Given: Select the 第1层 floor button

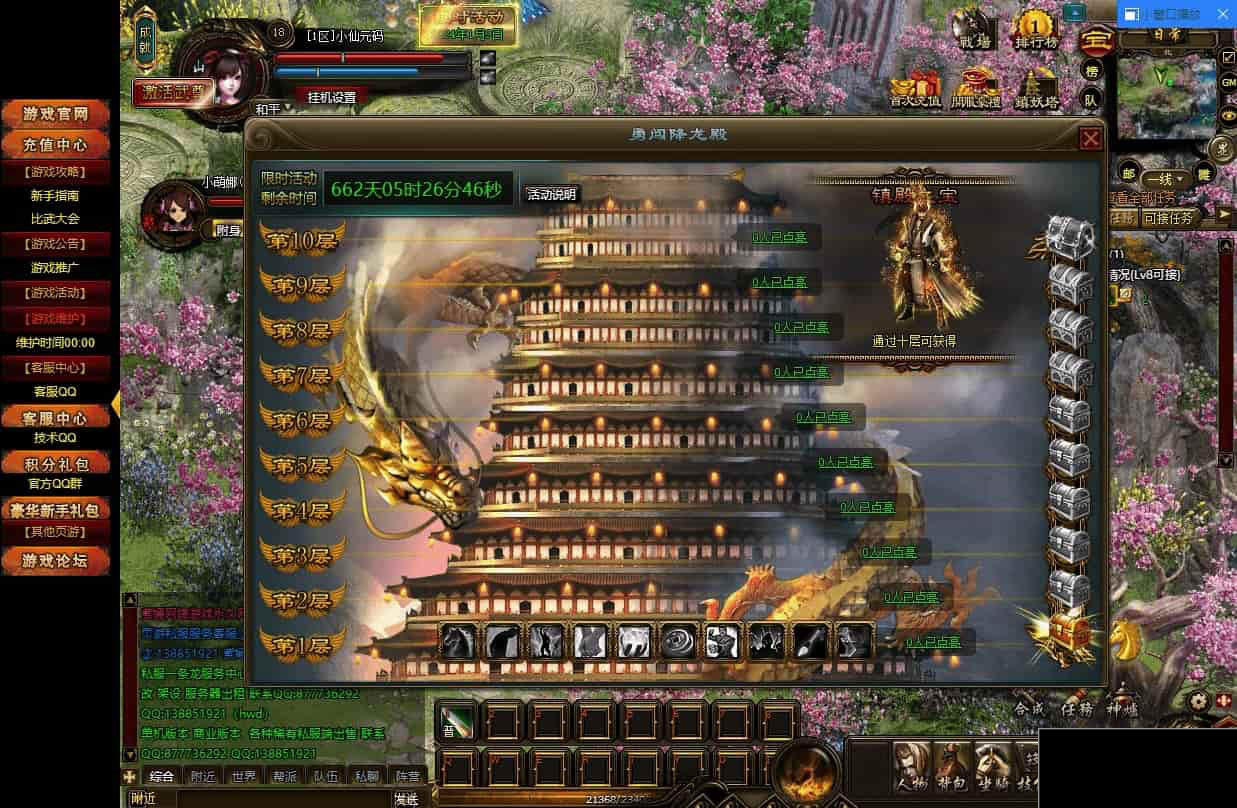Looking at the screenshot, I should [302, 645].
